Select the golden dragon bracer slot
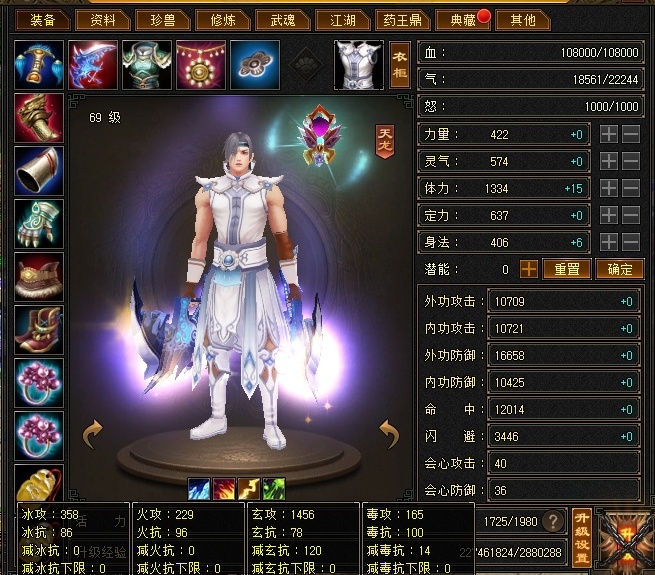655x575 pixels. click(x=39, y=117)
